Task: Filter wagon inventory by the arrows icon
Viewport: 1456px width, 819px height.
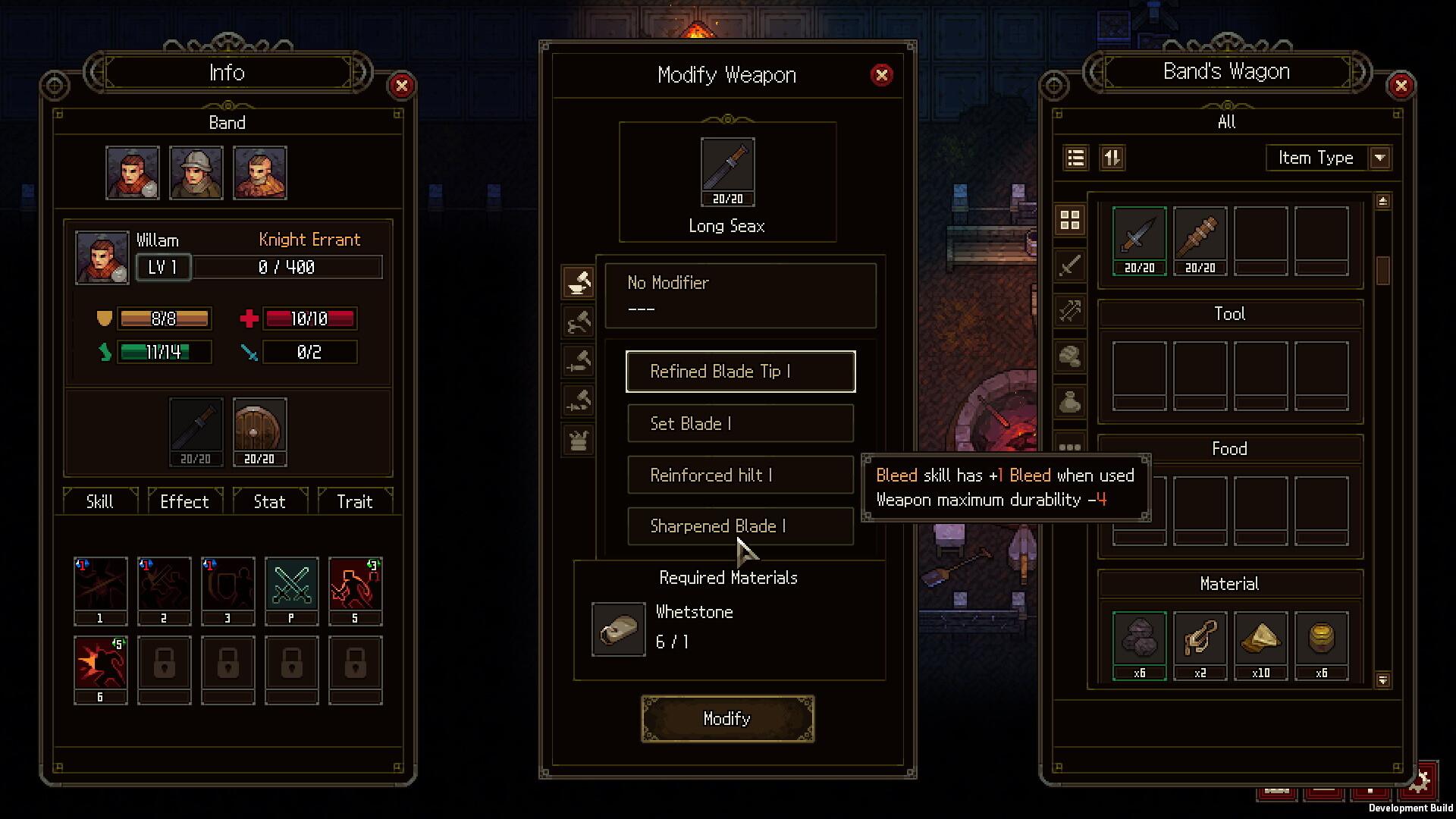Action: [1071, 311]
